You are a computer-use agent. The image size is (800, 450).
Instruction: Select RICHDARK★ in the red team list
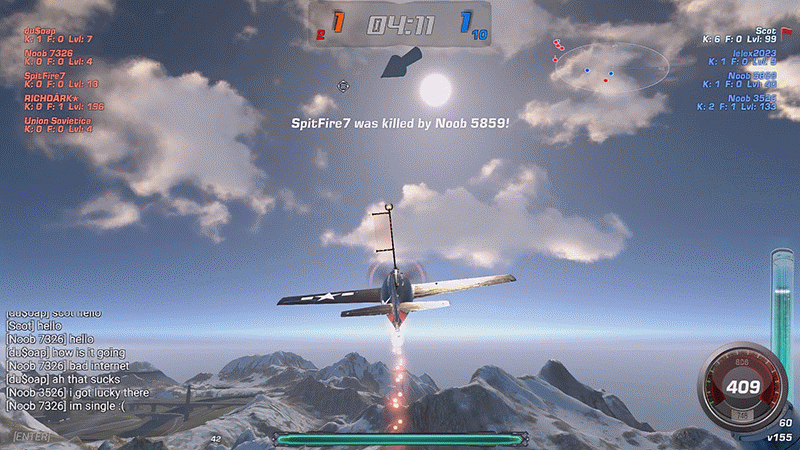pyautogui.click(x=51, y=98)
